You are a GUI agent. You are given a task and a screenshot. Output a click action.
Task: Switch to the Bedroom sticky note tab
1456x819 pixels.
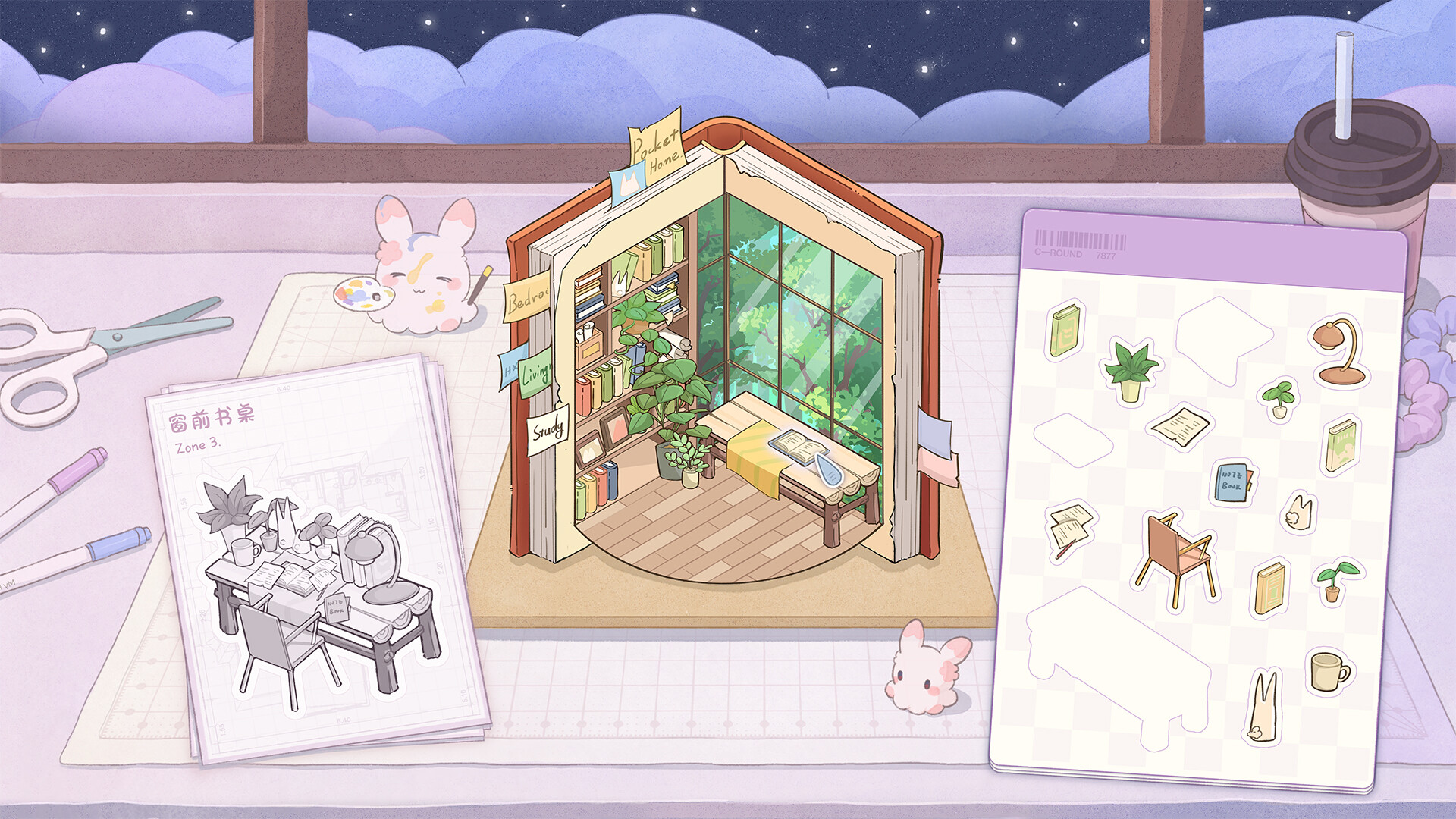coord(526,299)
